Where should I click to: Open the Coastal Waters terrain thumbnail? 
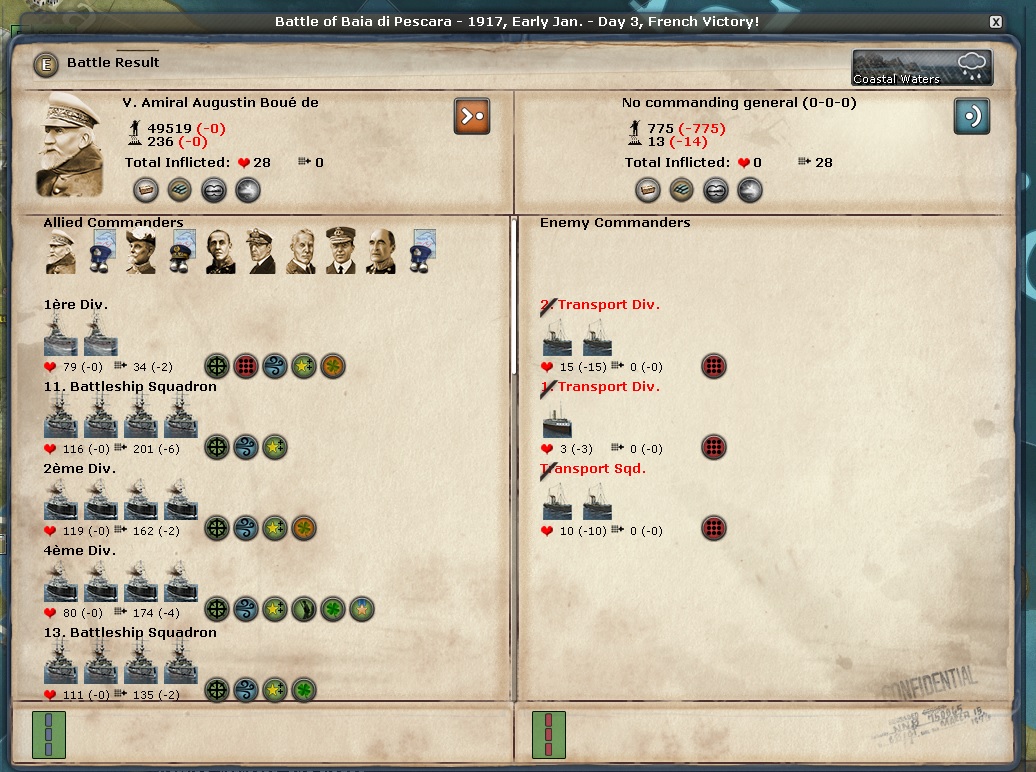click(922, 68)
